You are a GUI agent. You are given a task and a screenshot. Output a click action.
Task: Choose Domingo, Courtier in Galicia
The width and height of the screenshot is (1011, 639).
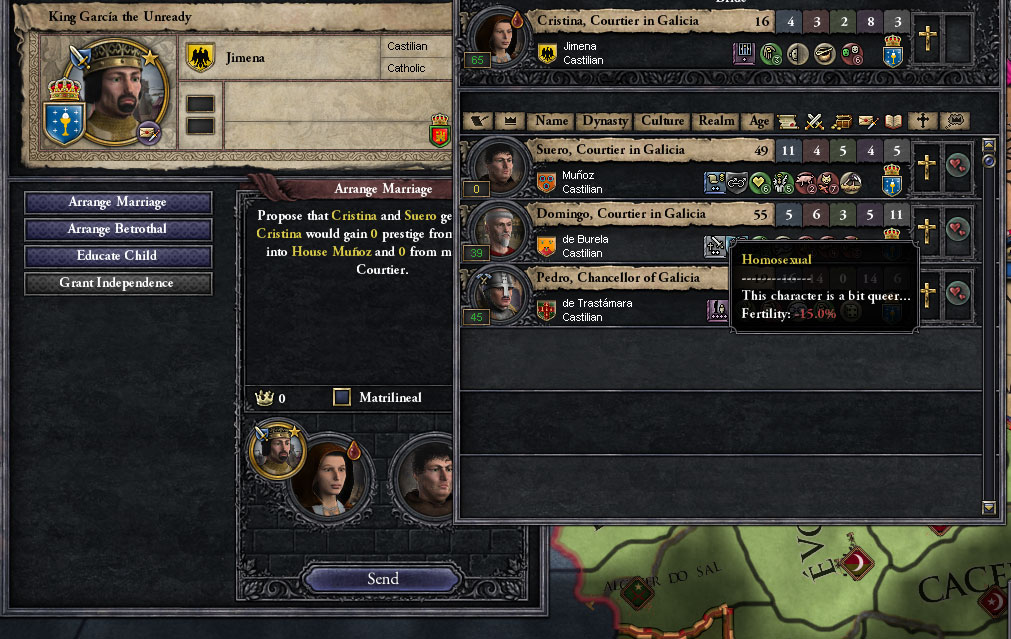point(620,214)
